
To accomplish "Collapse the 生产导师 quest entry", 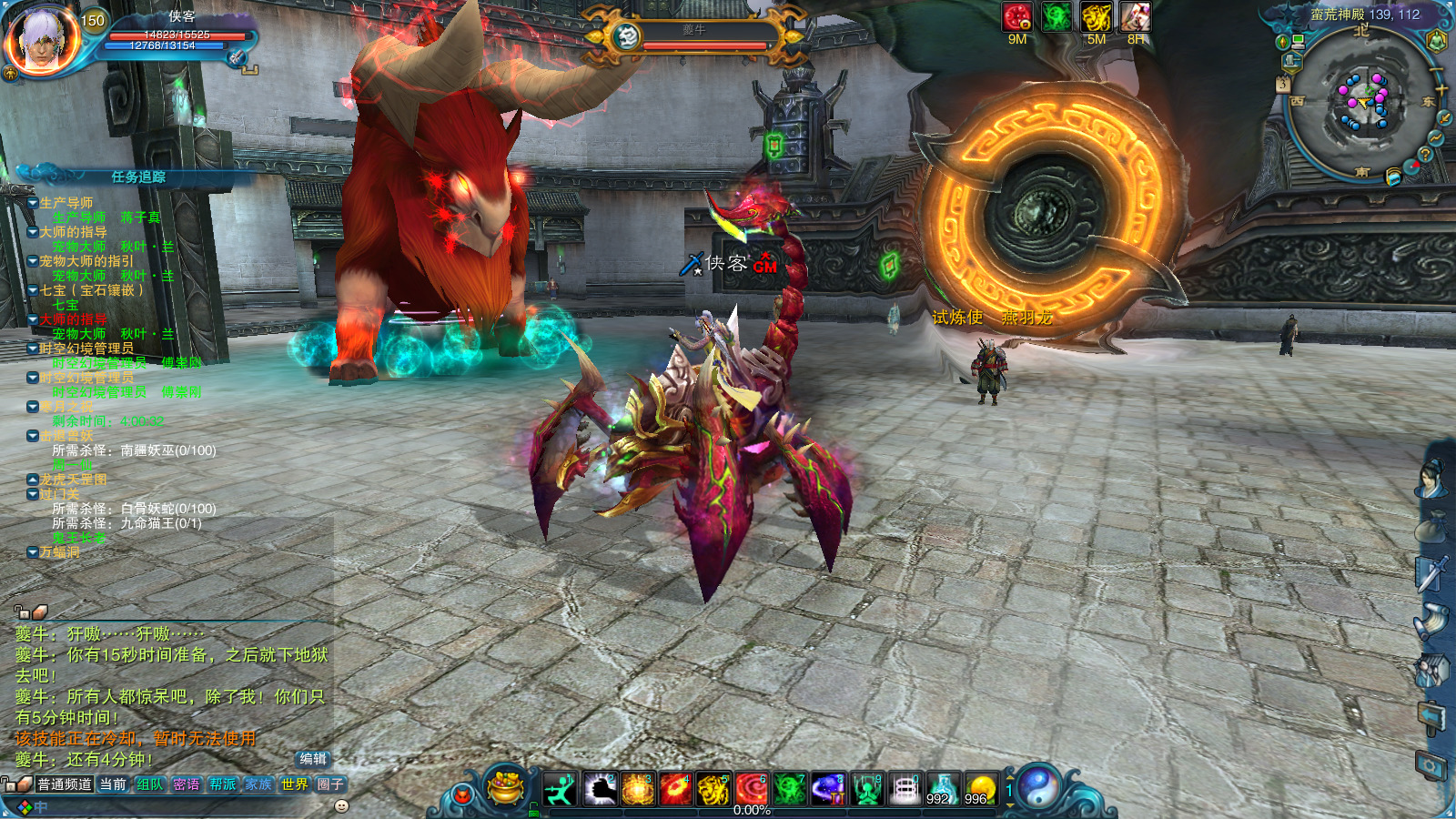I will [33, 203].
